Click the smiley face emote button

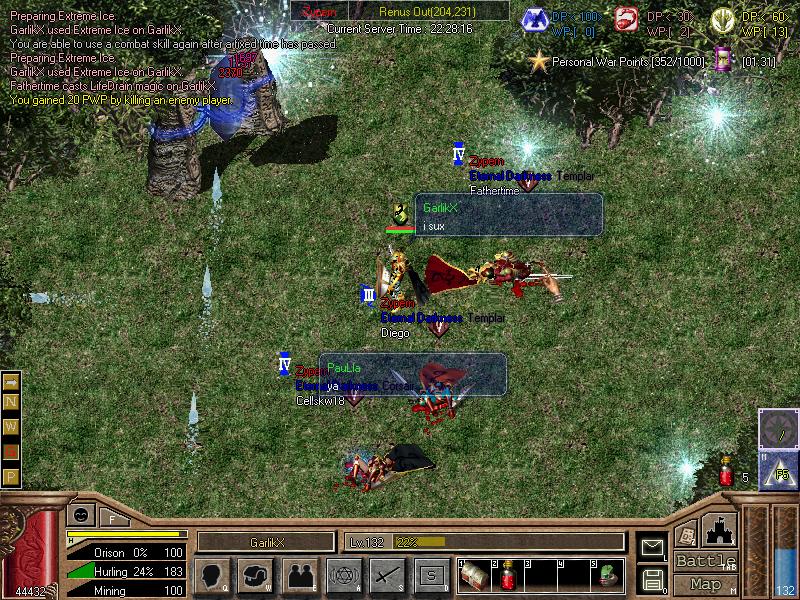tap(79, 516)
